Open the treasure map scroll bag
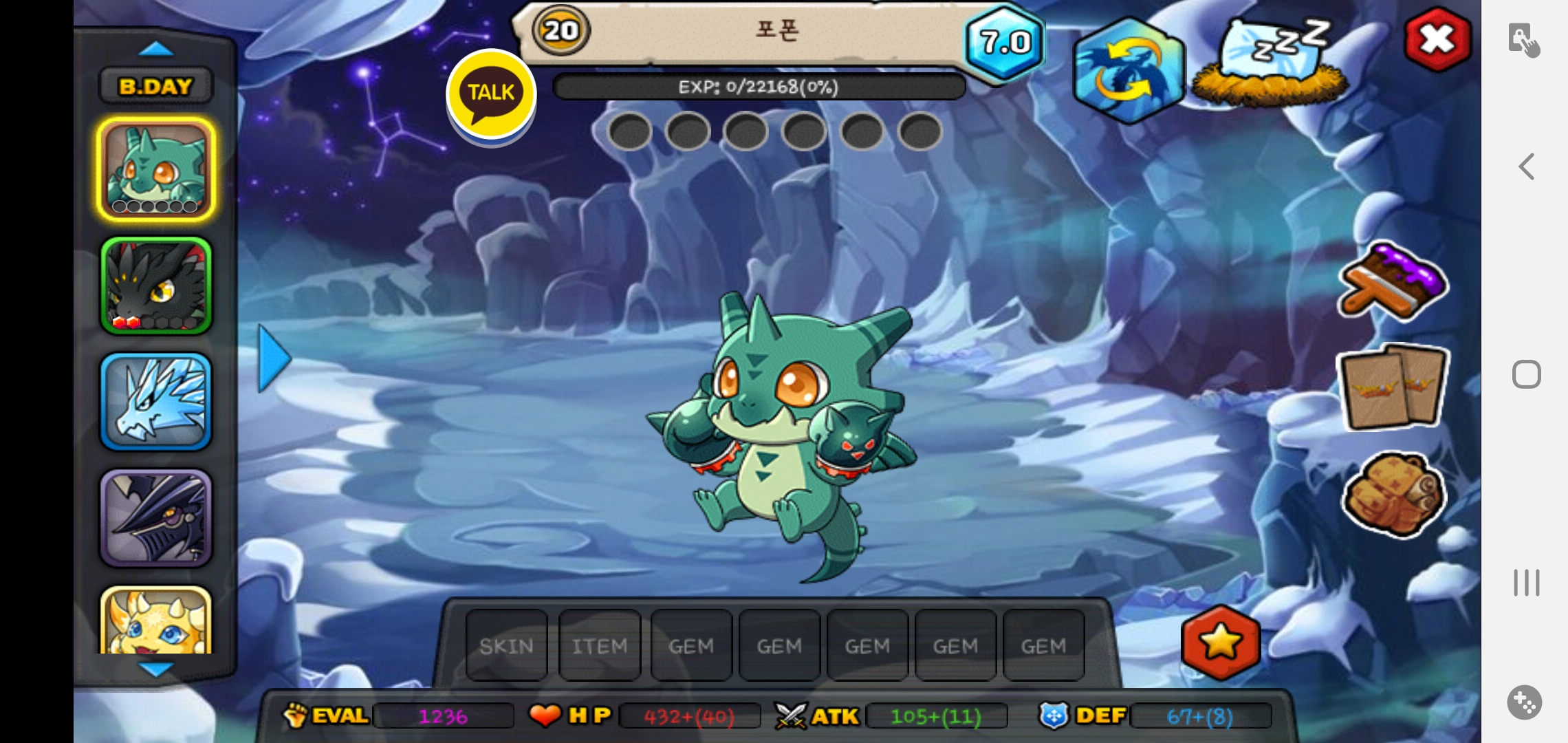Image resolution: width=1568 pixels, height=743 pixels. click(x=1394, y=494)
